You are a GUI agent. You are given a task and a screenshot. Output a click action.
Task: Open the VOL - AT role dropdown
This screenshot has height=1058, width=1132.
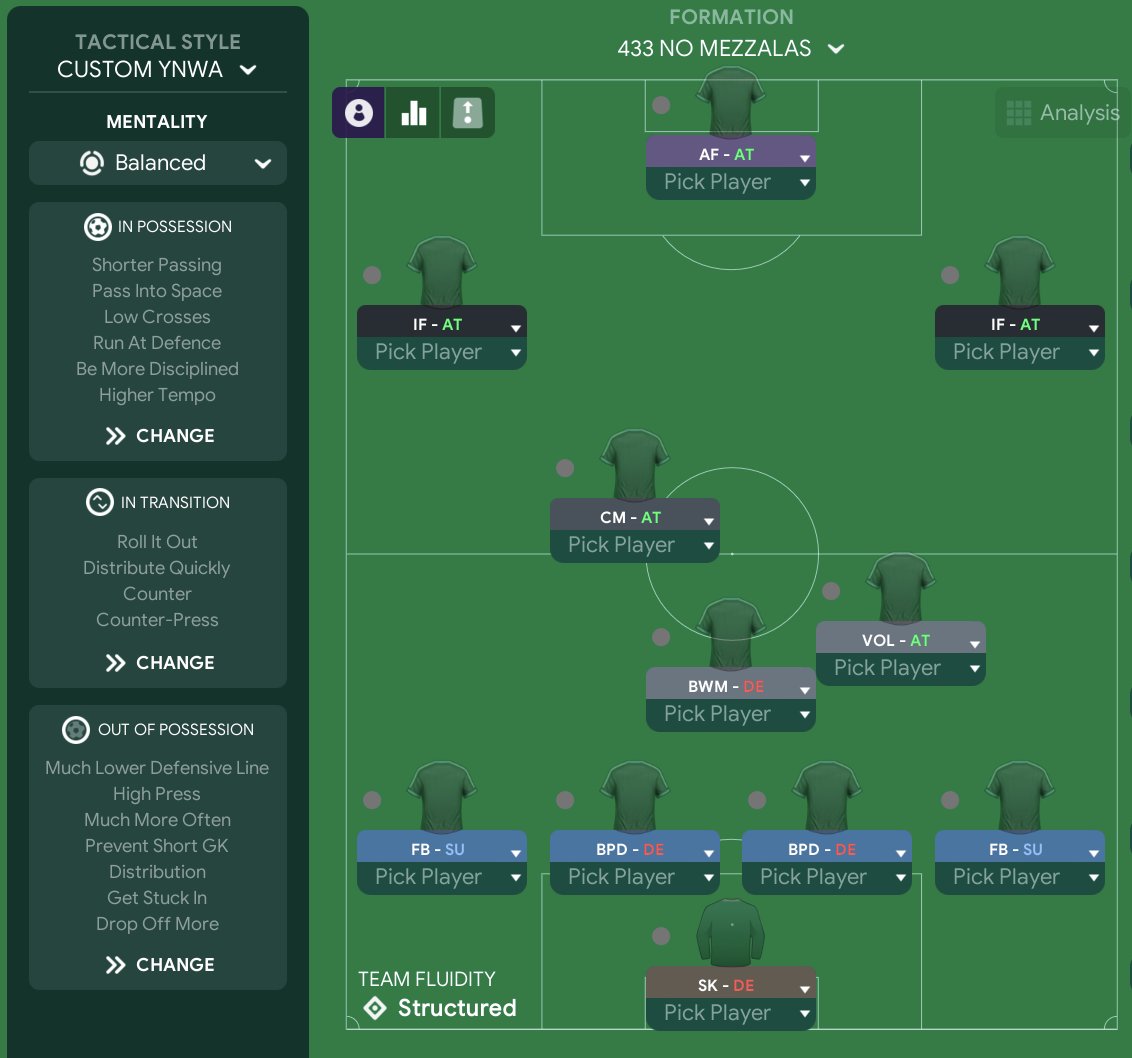pos(900,640)
